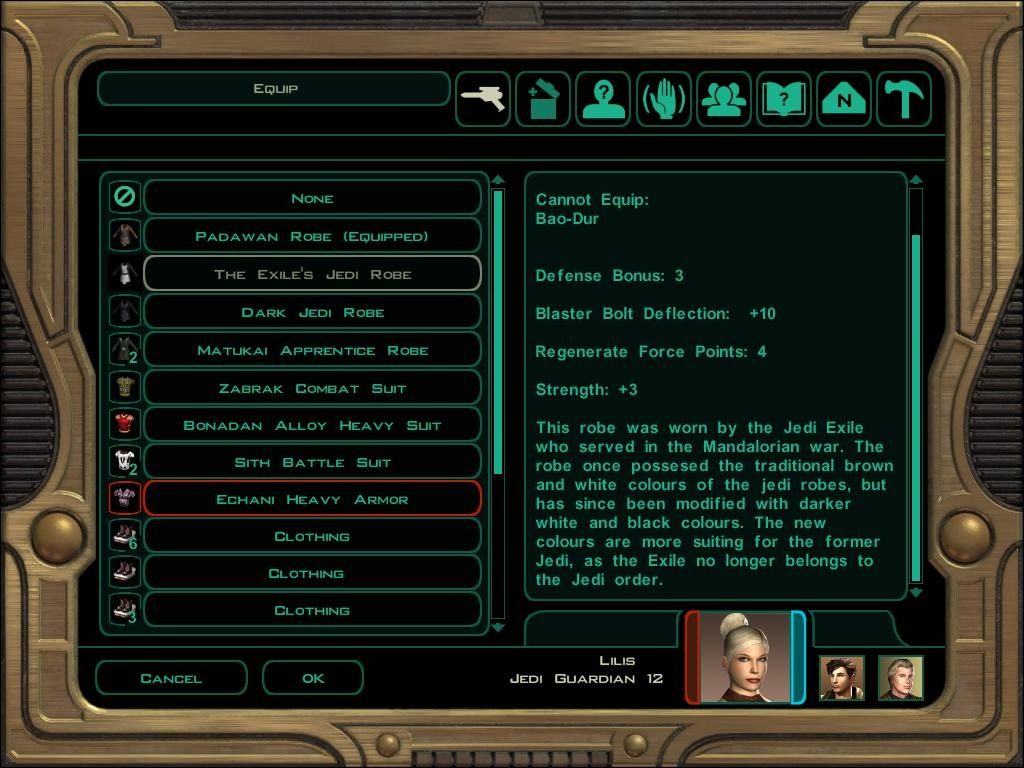
Task: Choose Bonadan Alloy Heavy Suit
Action: pos(312,425)
